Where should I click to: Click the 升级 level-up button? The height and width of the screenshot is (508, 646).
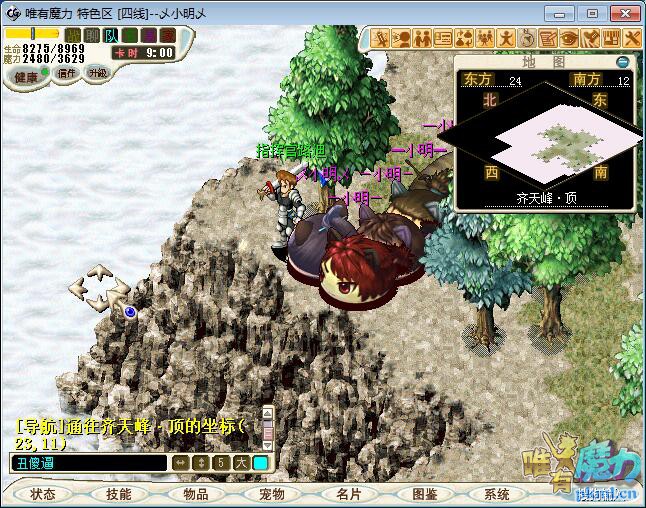point(97,73)
